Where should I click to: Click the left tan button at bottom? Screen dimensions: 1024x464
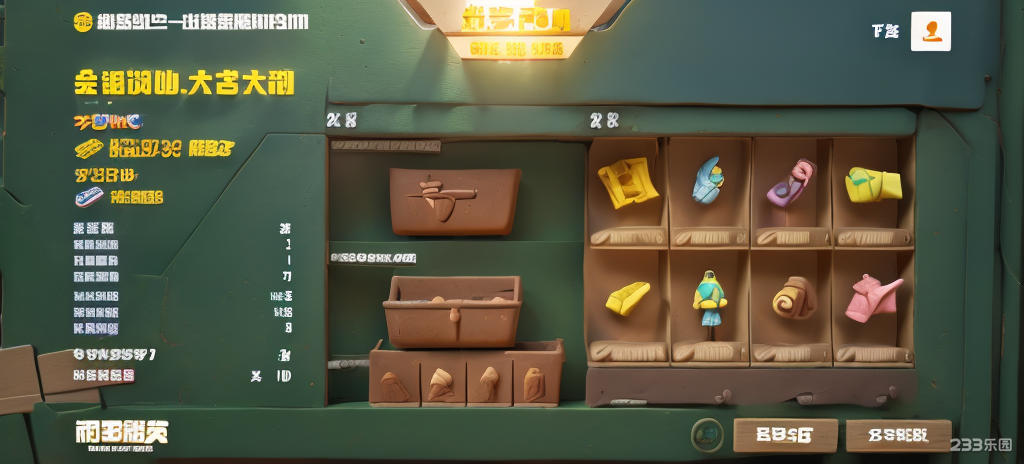(x=785, y=435)
